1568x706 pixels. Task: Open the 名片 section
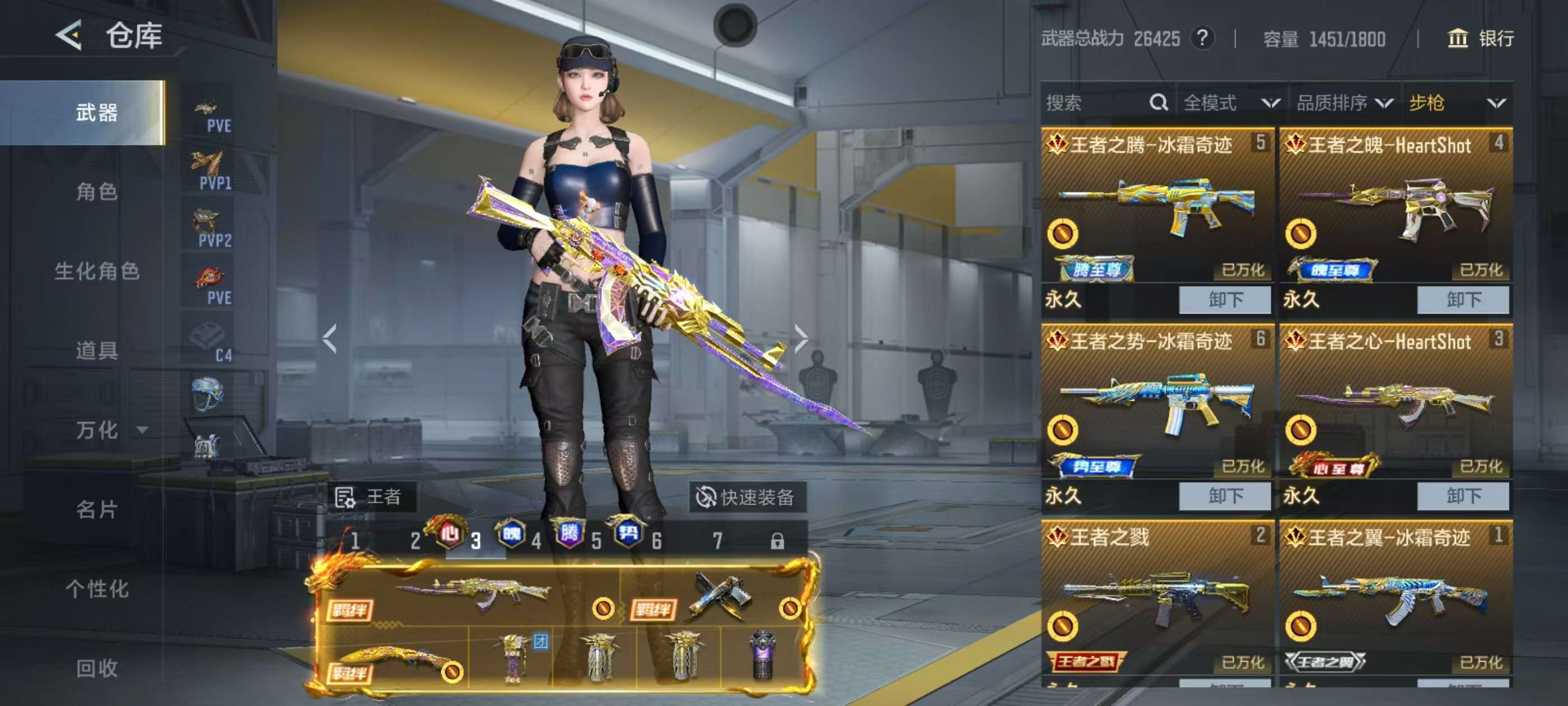click(96, 509)
